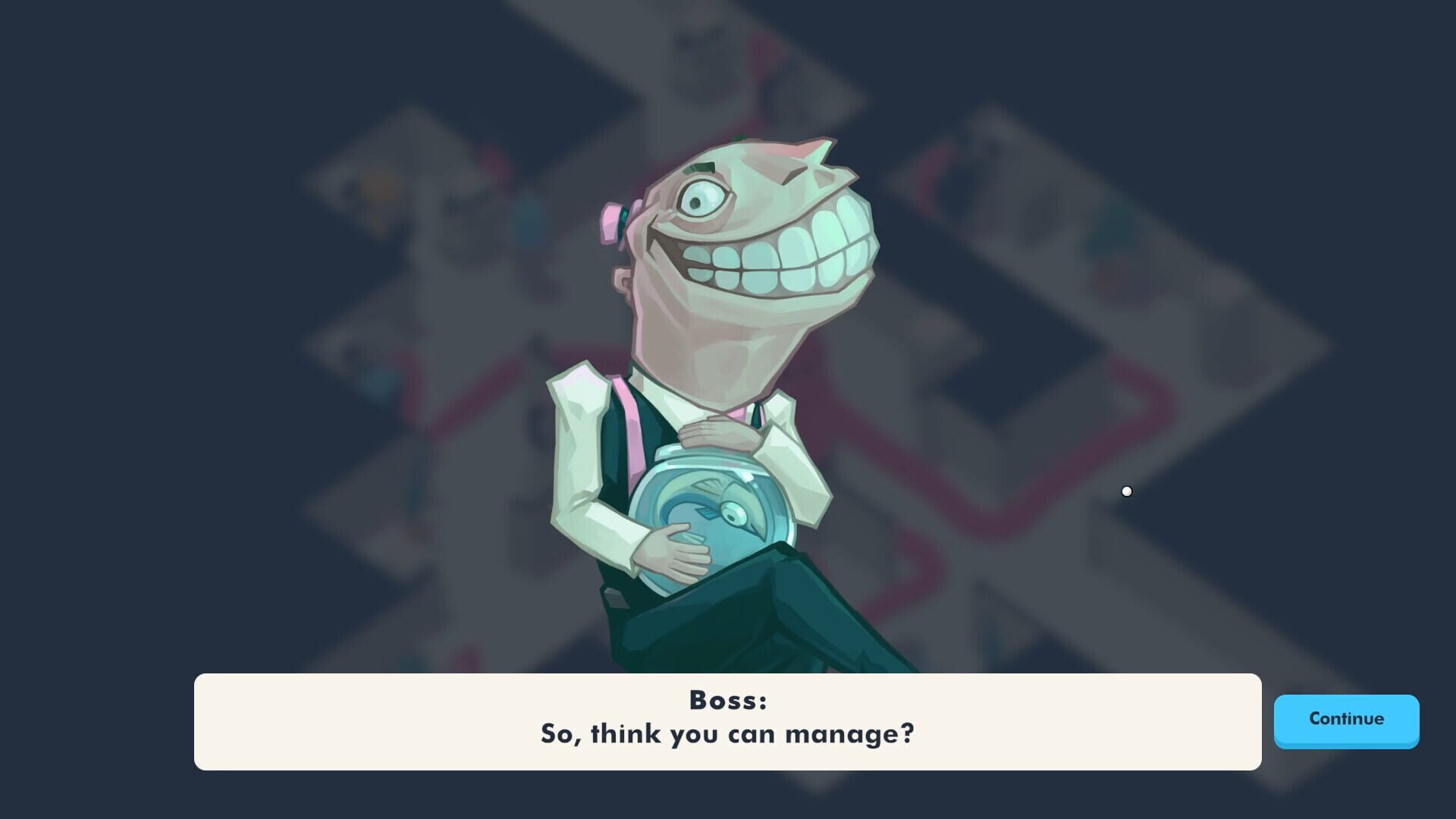Click the line 'So, think you can manage?'
This screenshot has height=819, width=1456.
point(728,733)
